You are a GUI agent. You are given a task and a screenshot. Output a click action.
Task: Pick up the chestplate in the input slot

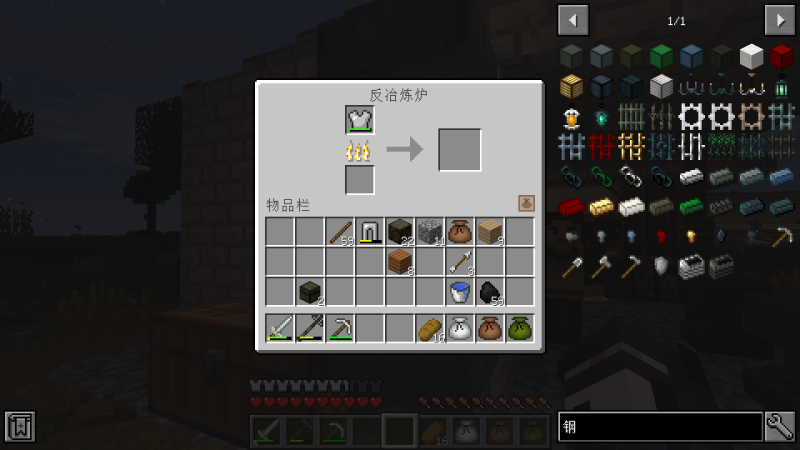pyautogui.click(x=360, y=120)
